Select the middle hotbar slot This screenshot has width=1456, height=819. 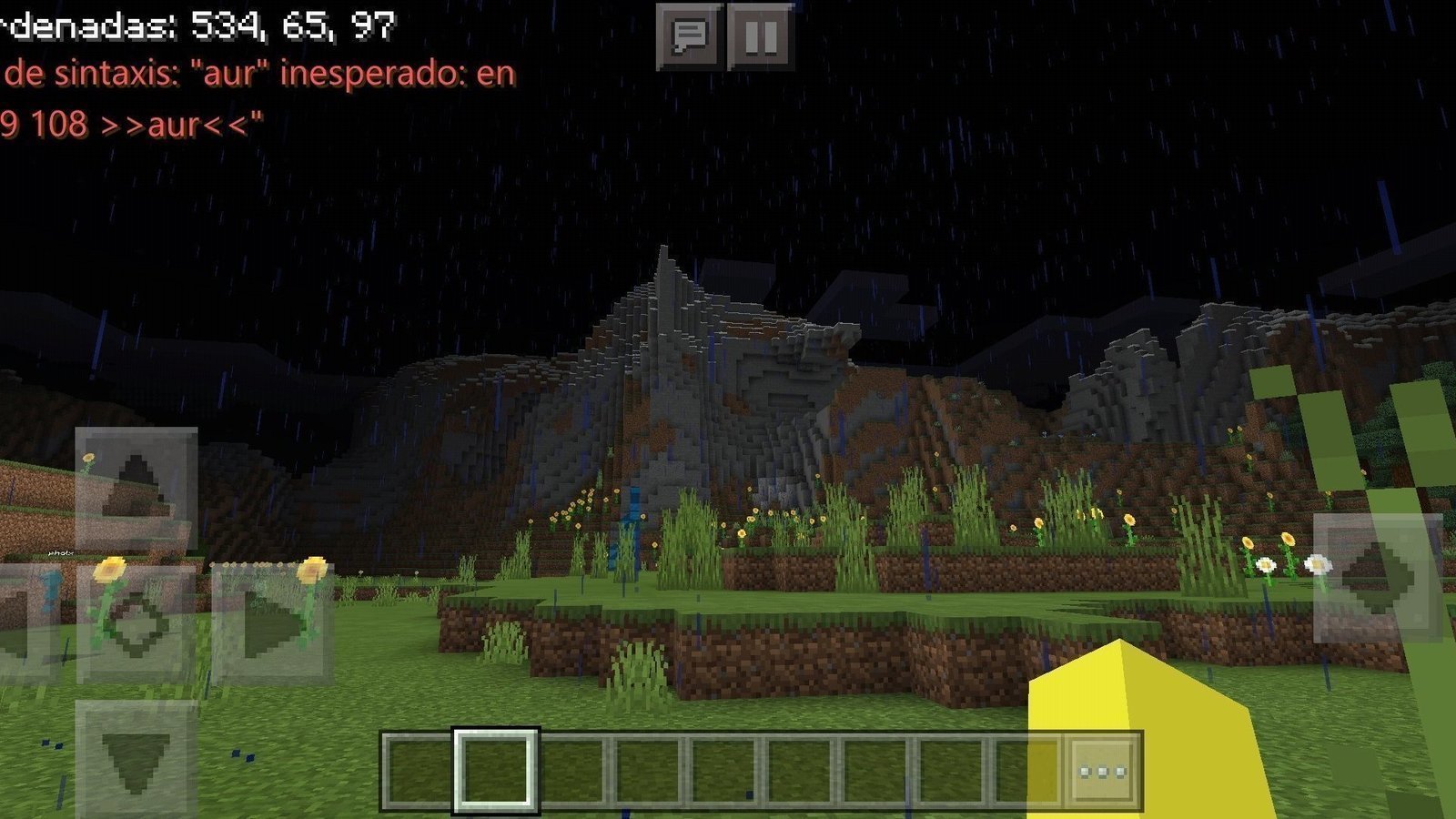(723, 769)
